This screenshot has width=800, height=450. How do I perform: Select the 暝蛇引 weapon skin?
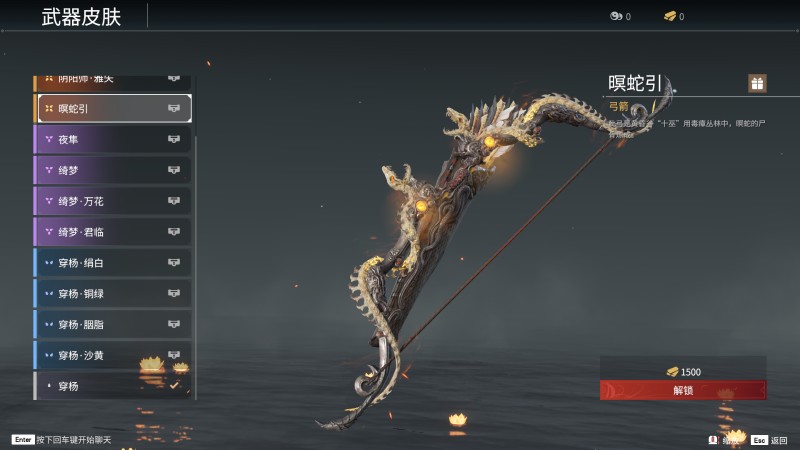[113, 108]
